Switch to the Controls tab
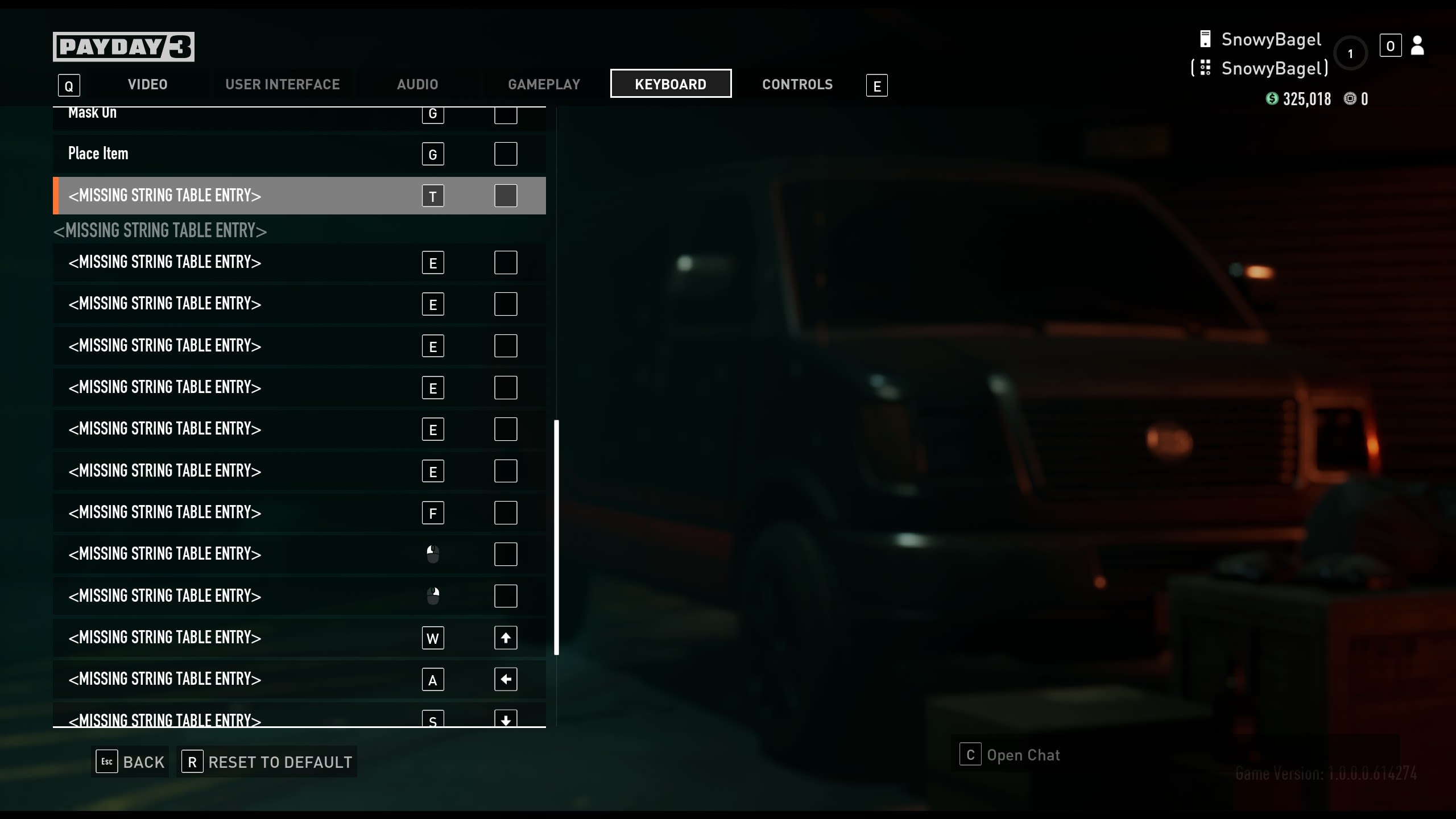 (x=797, y=84)
